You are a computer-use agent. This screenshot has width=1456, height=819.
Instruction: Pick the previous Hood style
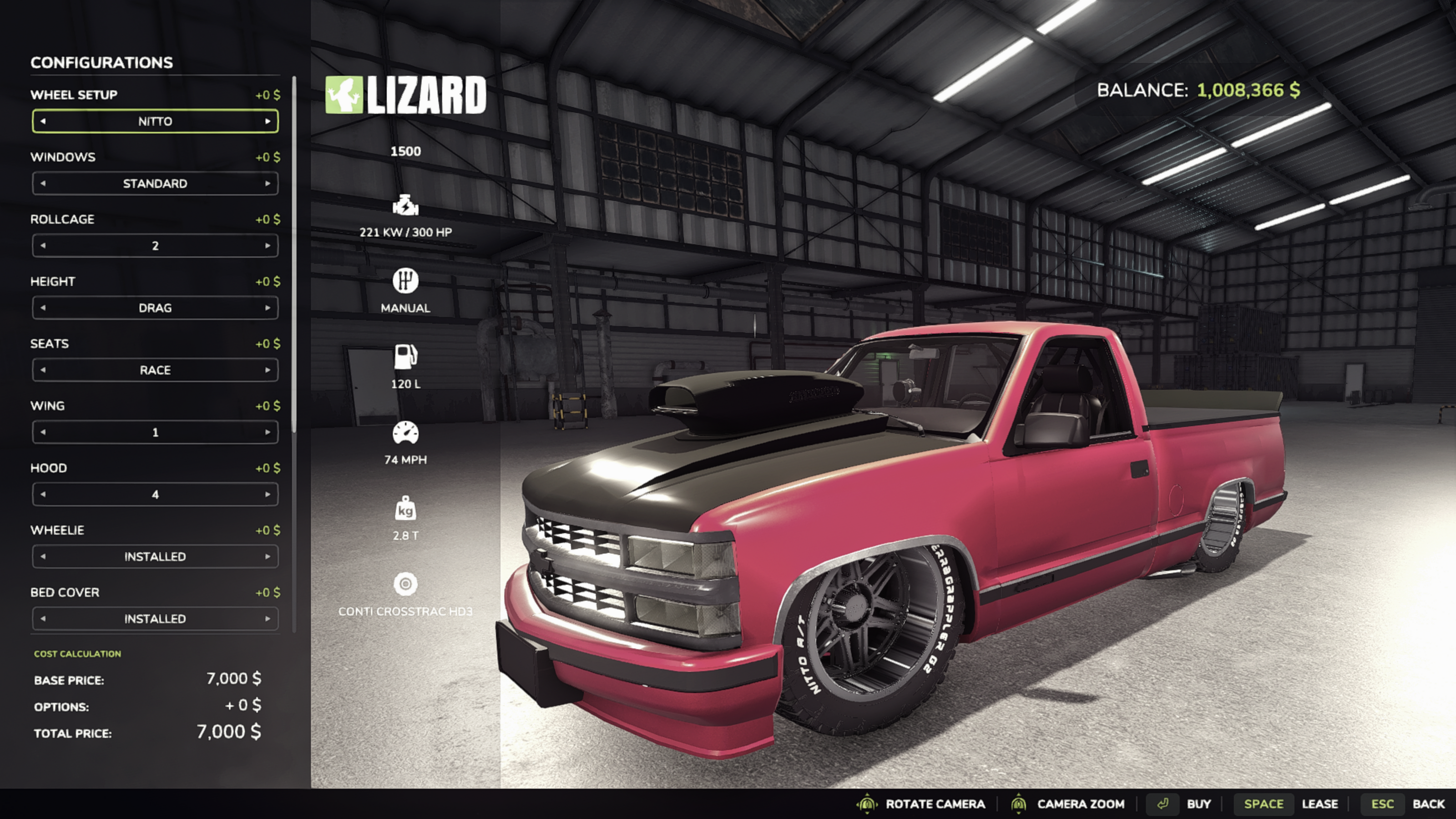pyautogui.click(x=44, y=495)
